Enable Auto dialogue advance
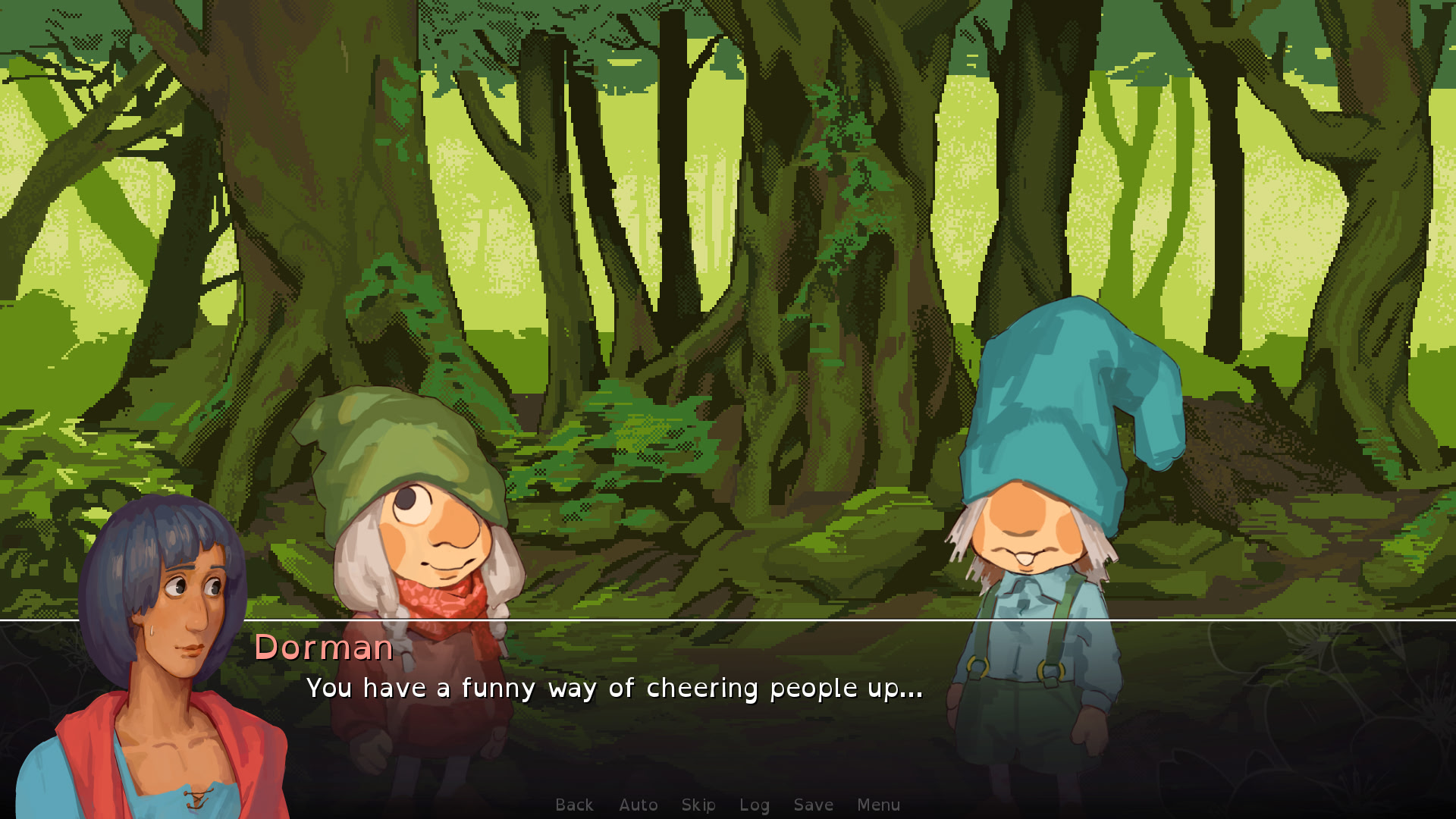Image resolution: width=1456 pixels, height=819 pixels. click(x=638, y=805)
